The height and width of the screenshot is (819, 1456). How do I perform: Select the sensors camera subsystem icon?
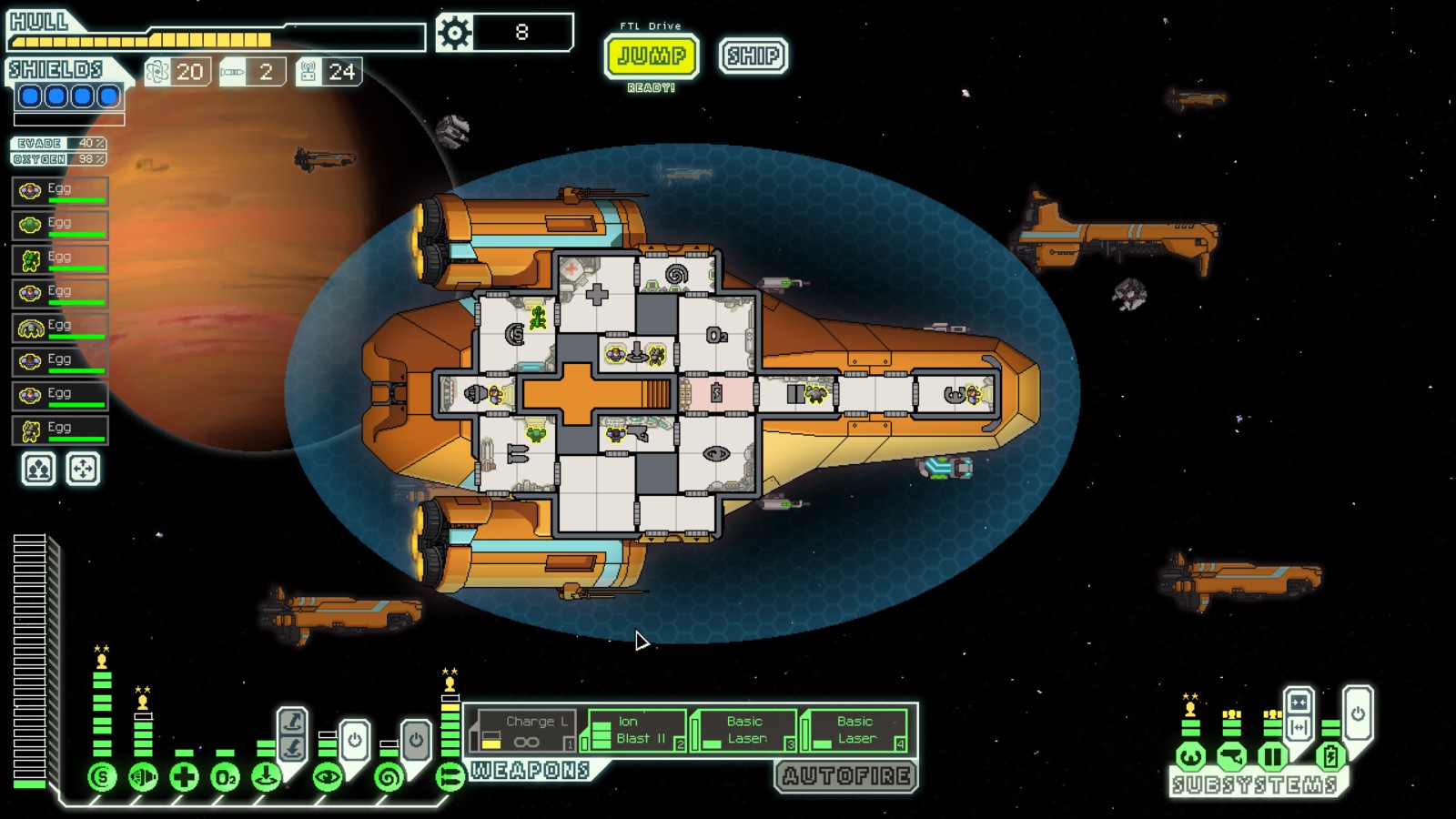pyautogui.click(x=1231, y=756)
